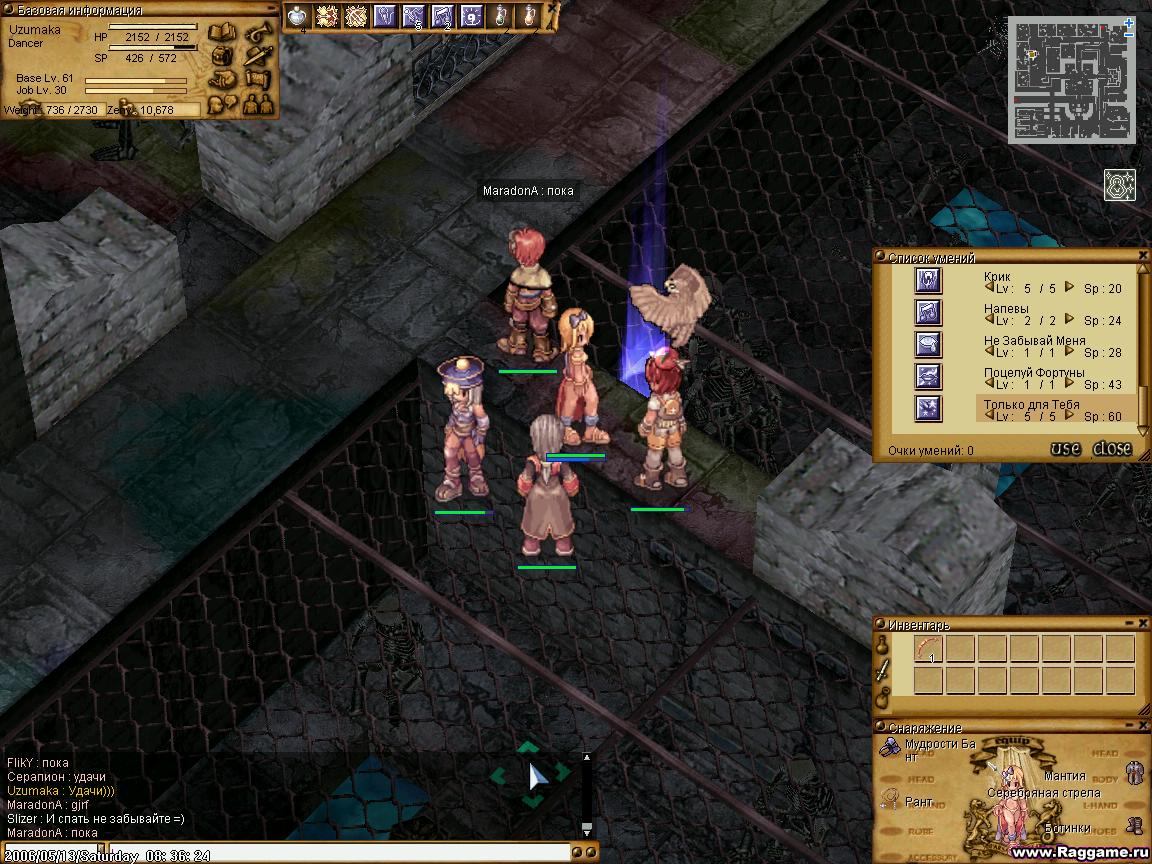Use the white potion in the hotbar

click(296, 16)
